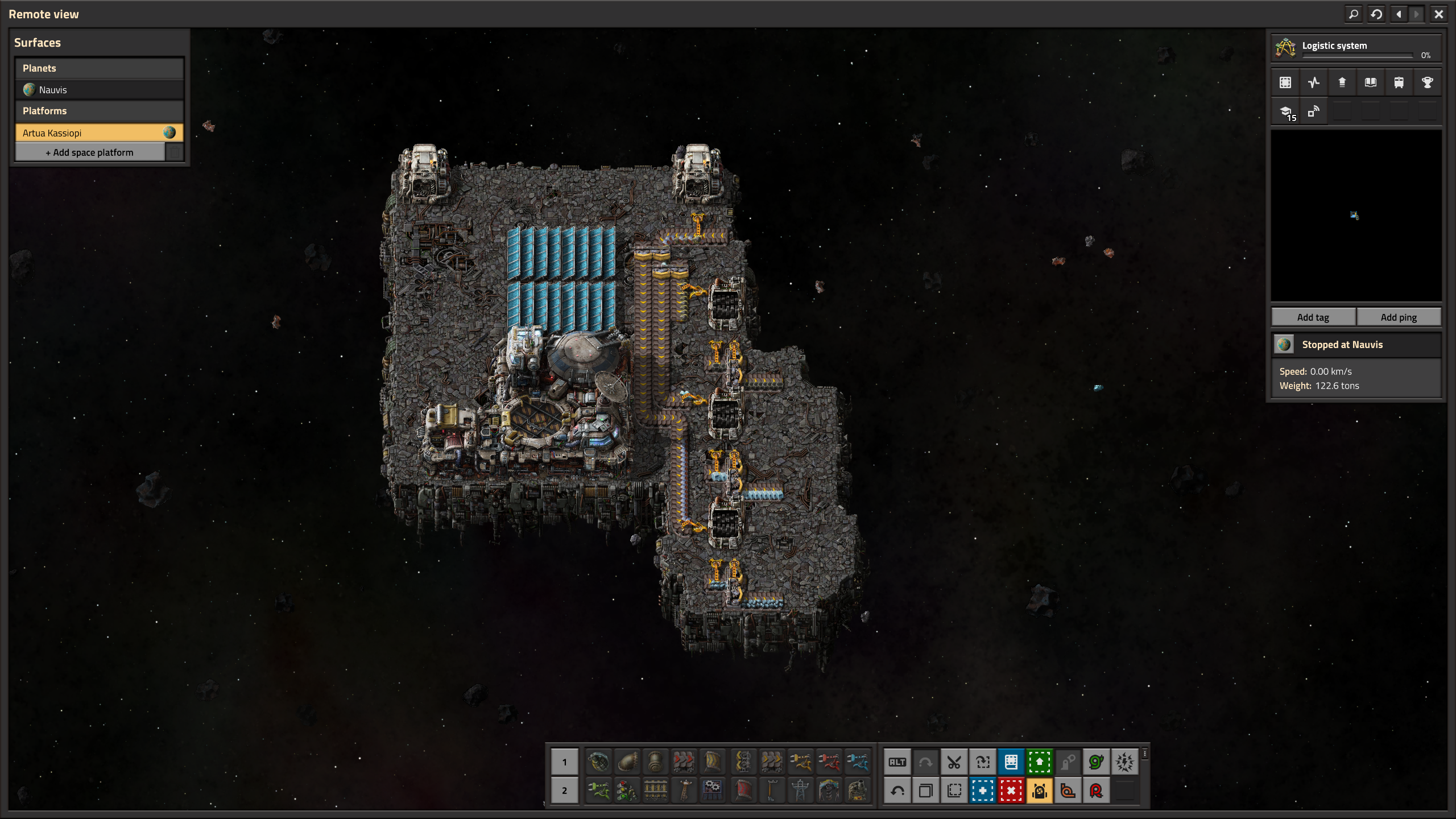Click the Add tag button
This screenshot has width=1456, height=819.
click(x=1313, y=317)
